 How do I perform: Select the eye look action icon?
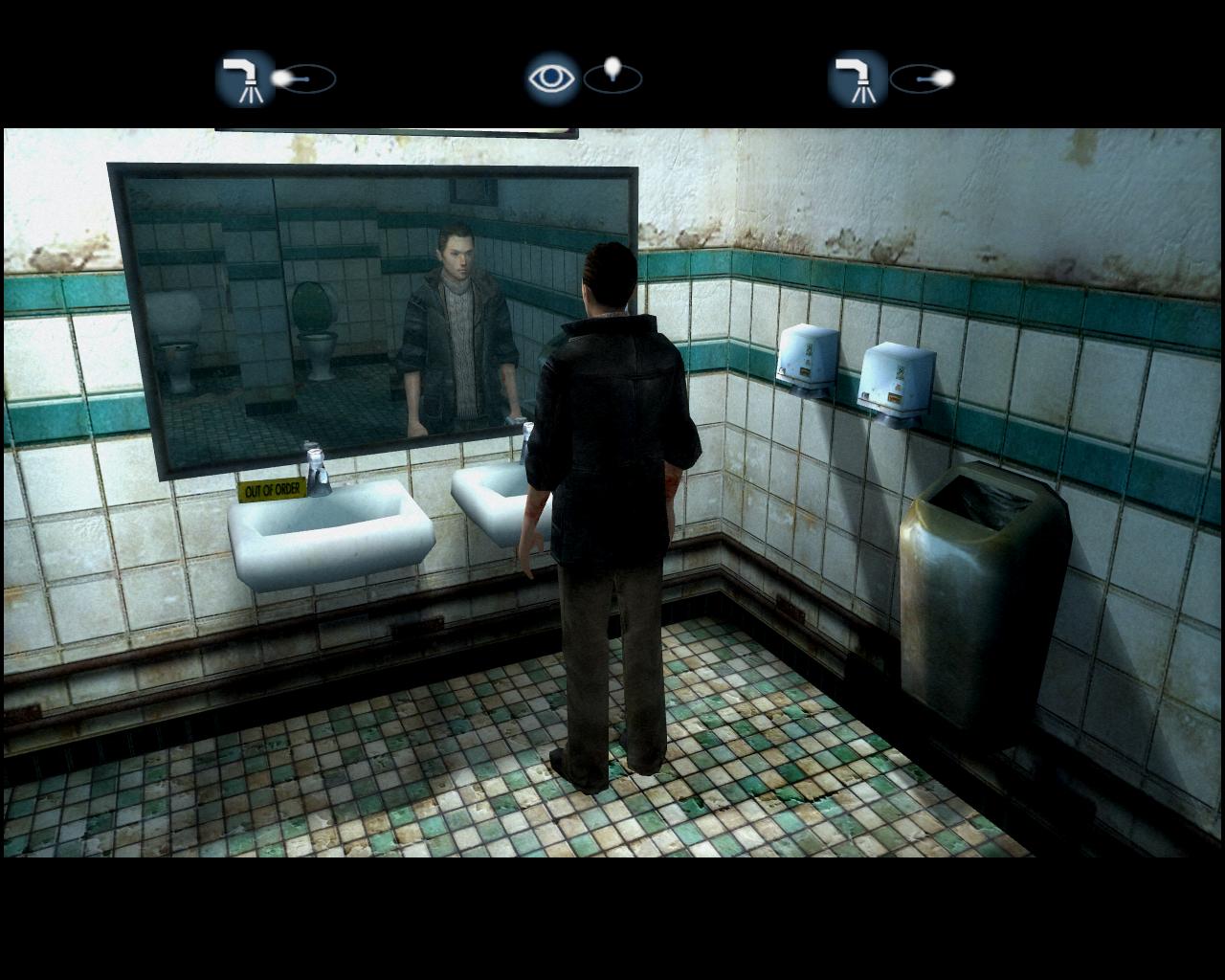[x=552, y=78]
